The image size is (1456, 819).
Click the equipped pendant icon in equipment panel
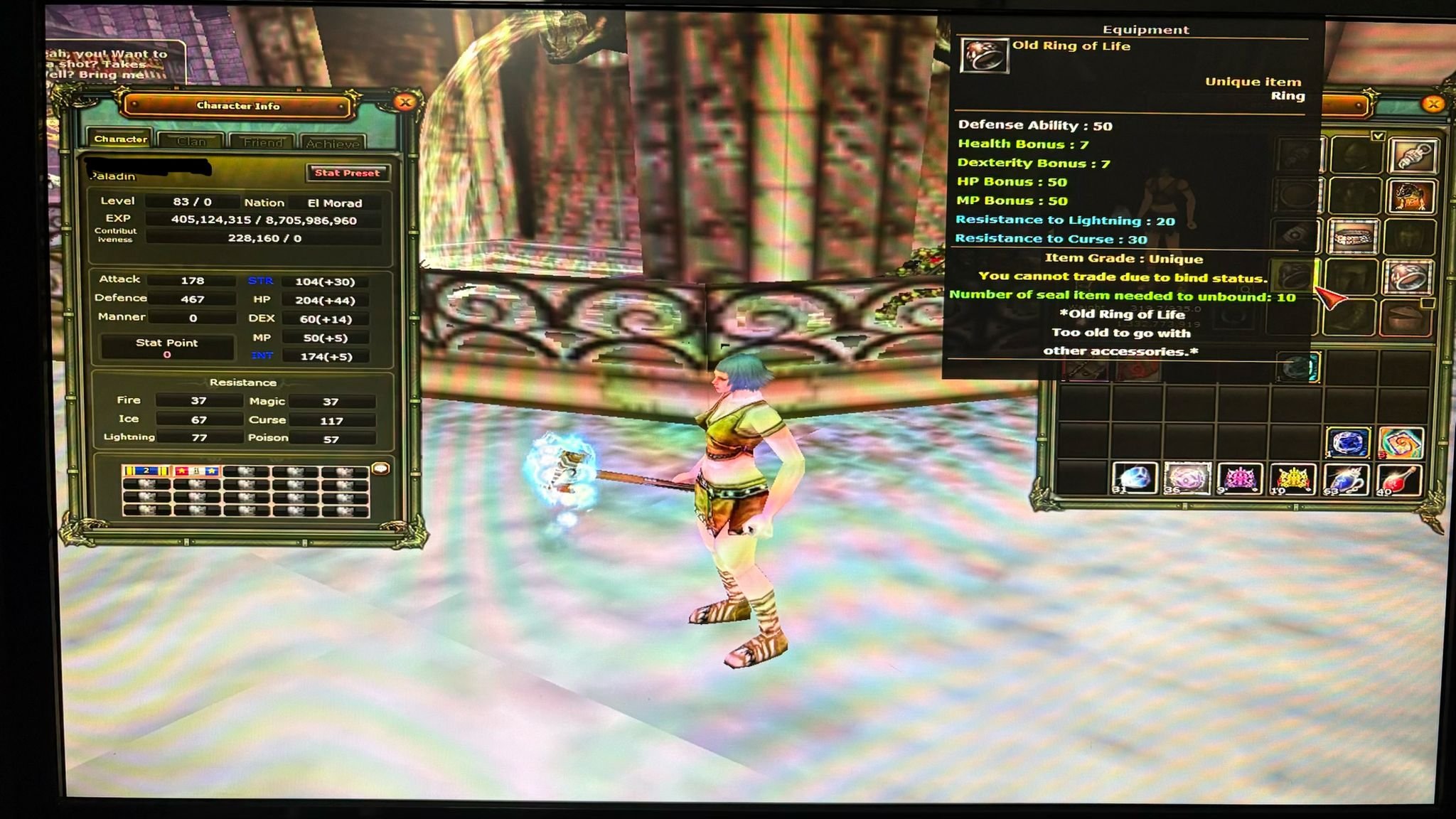[1413, 156]
